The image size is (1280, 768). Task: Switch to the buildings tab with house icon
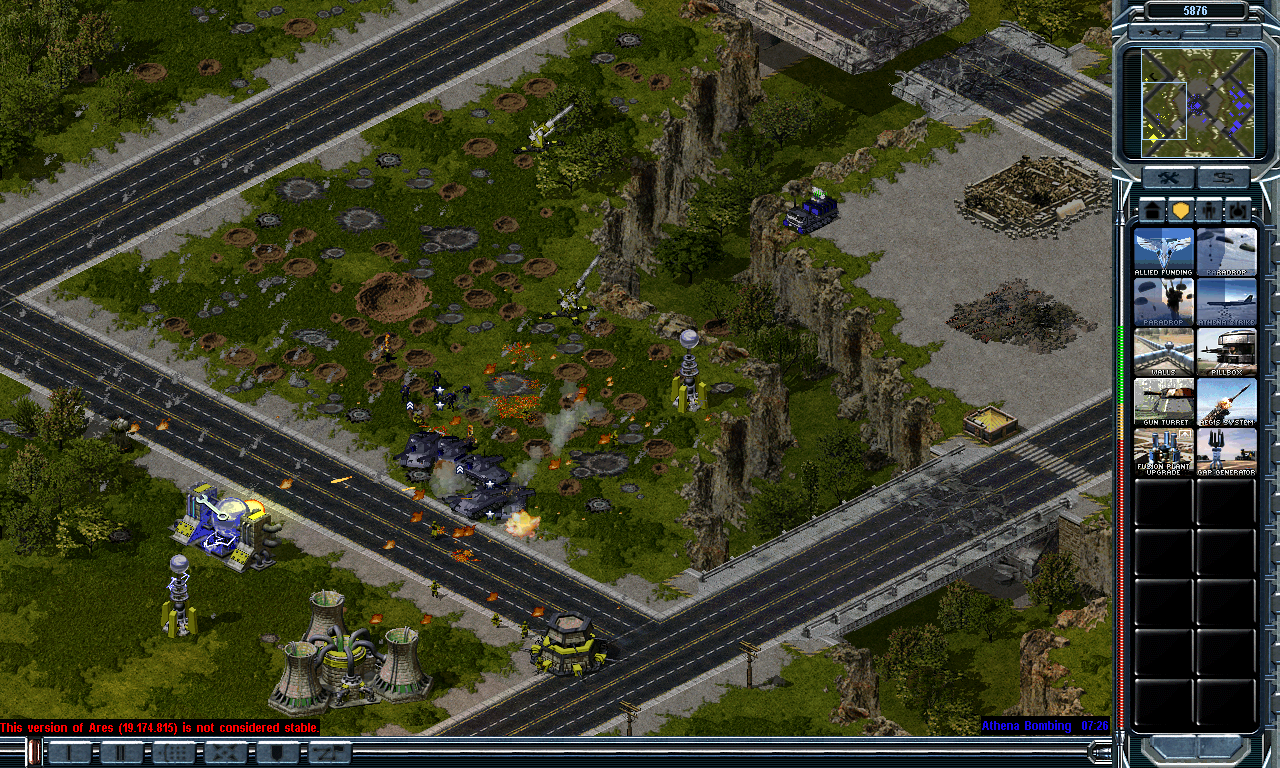point(1153,211)
